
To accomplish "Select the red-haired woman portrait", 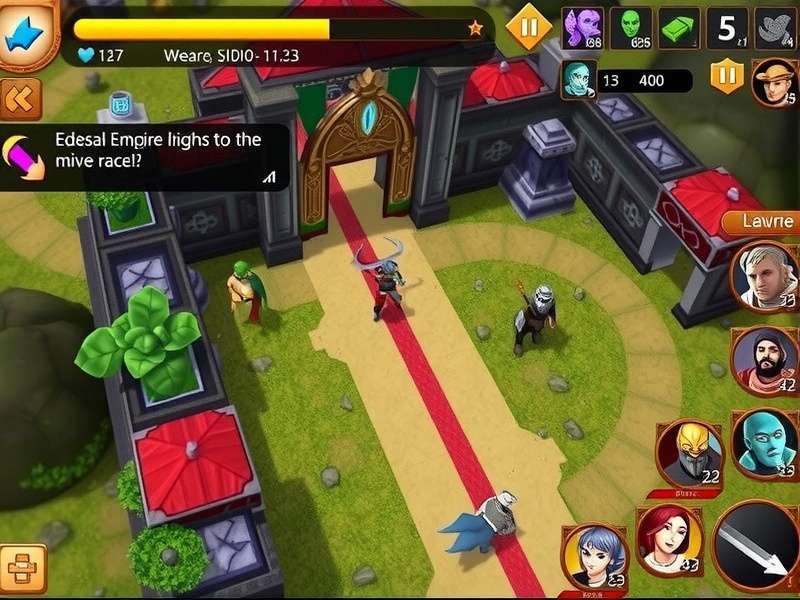I will tap(668, 539).
